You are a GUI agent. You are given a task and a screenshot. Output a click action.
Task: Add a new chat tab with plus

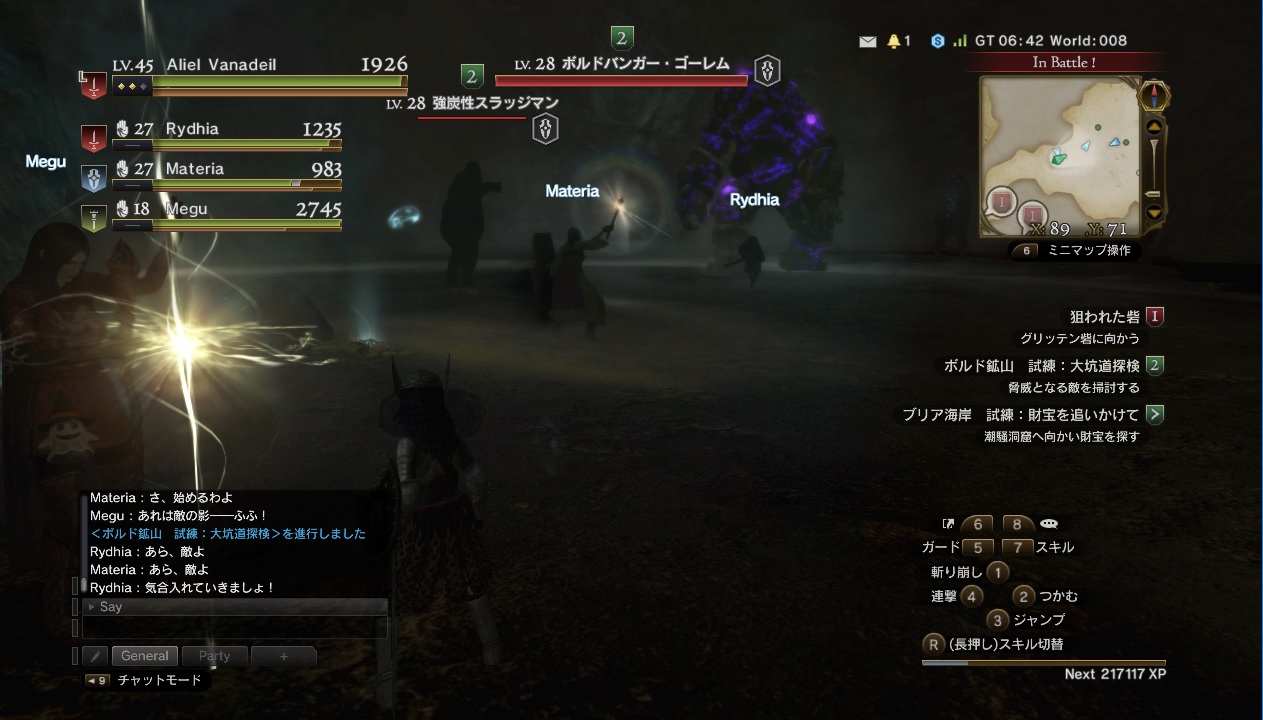tap(283, 656)
